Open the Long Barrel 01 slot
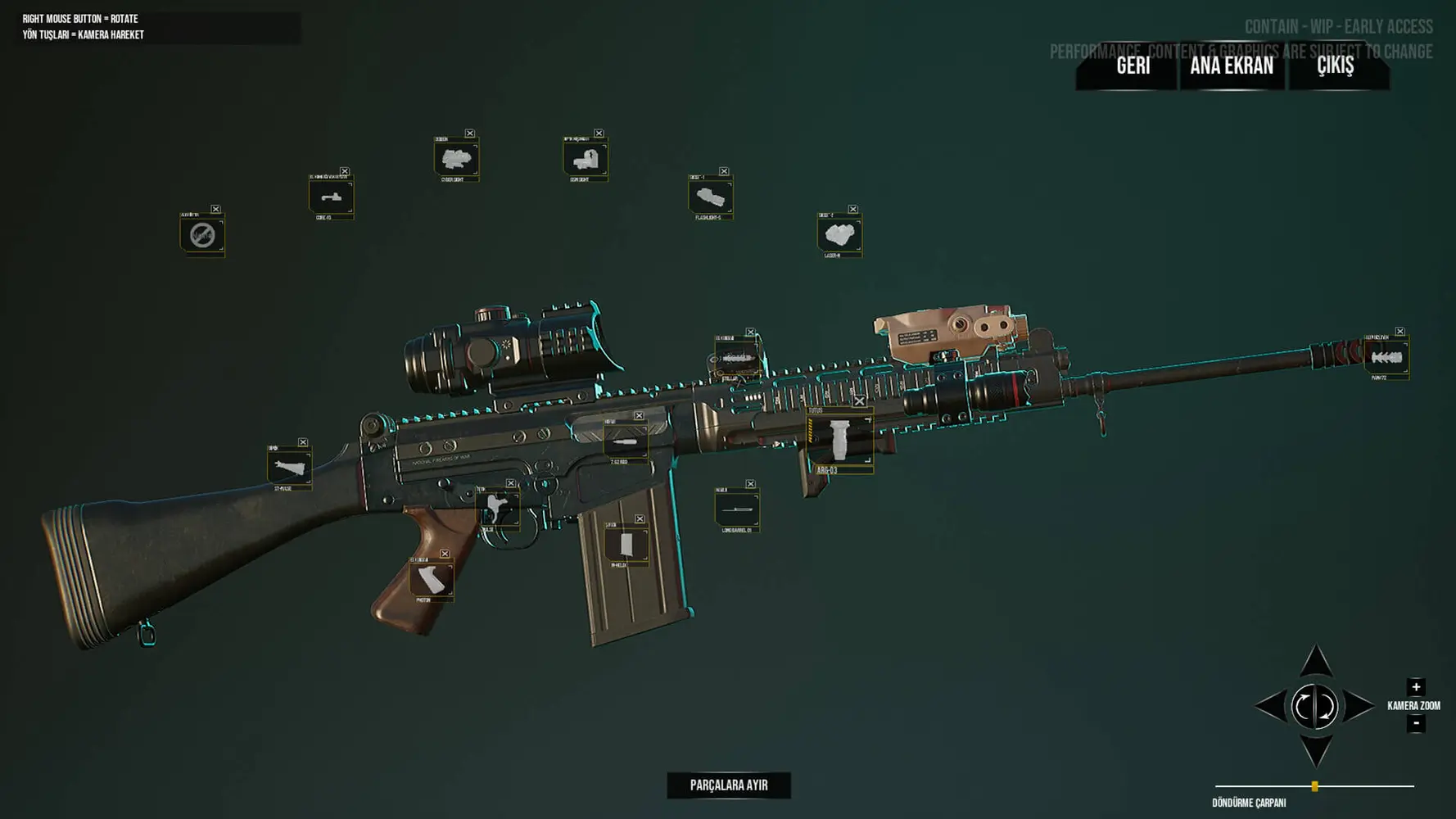The image size is (1456, 819). 736,509
